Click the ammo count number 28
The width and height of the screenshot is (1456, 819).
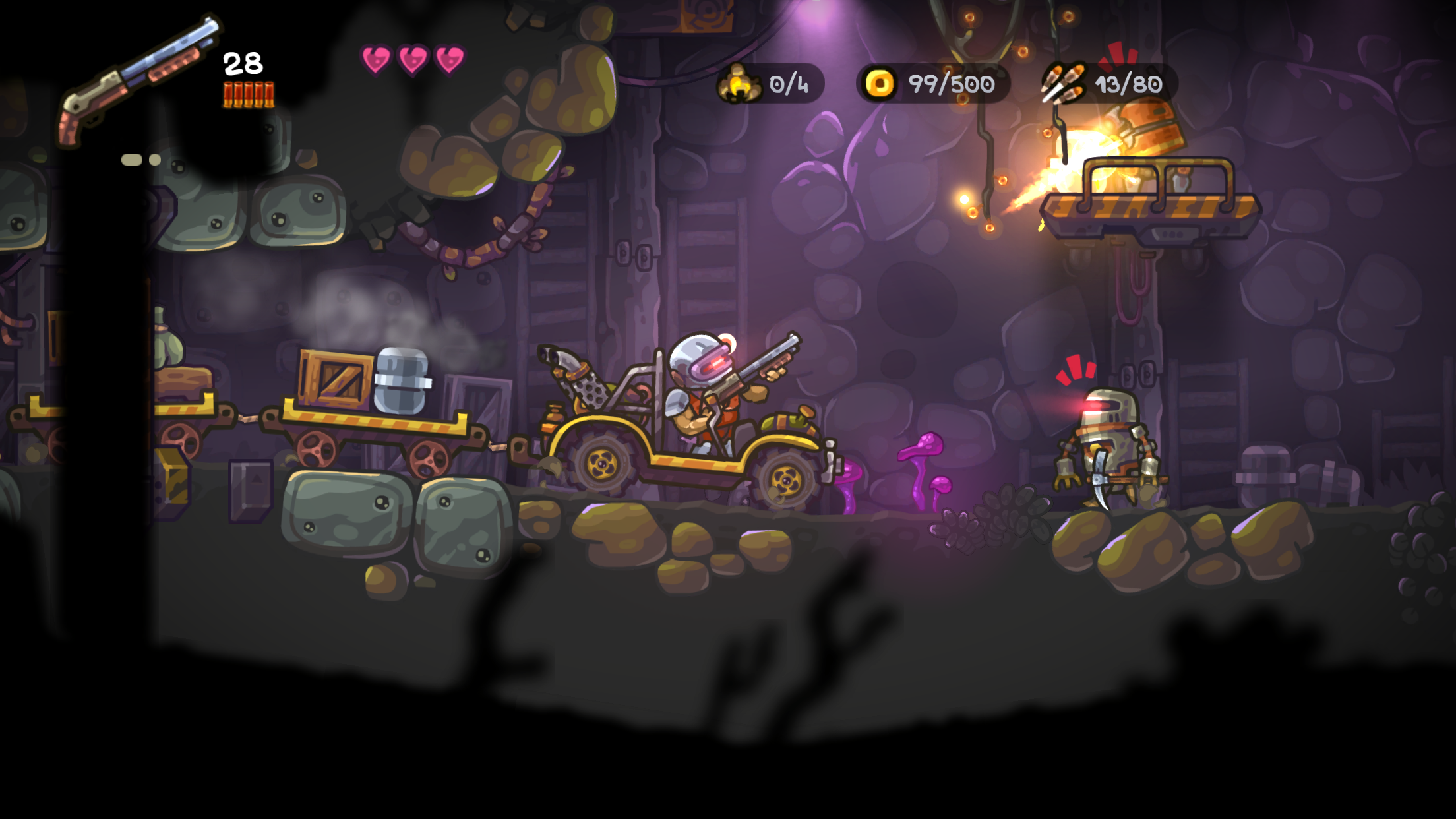[x=241, y=65]
